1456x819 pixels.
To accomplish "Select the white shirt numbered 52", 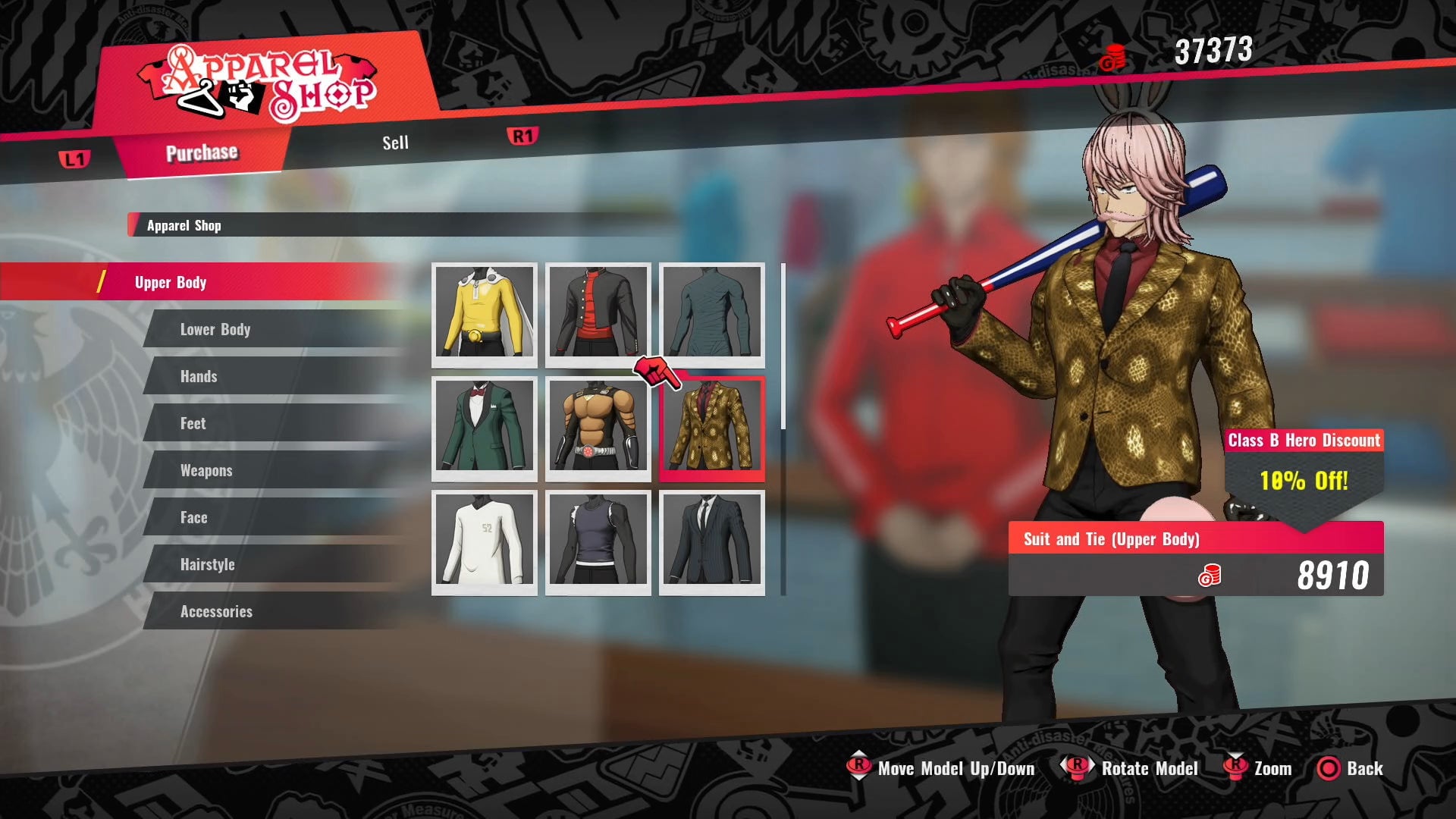I will pyautogui.click(x=484, y=542).
